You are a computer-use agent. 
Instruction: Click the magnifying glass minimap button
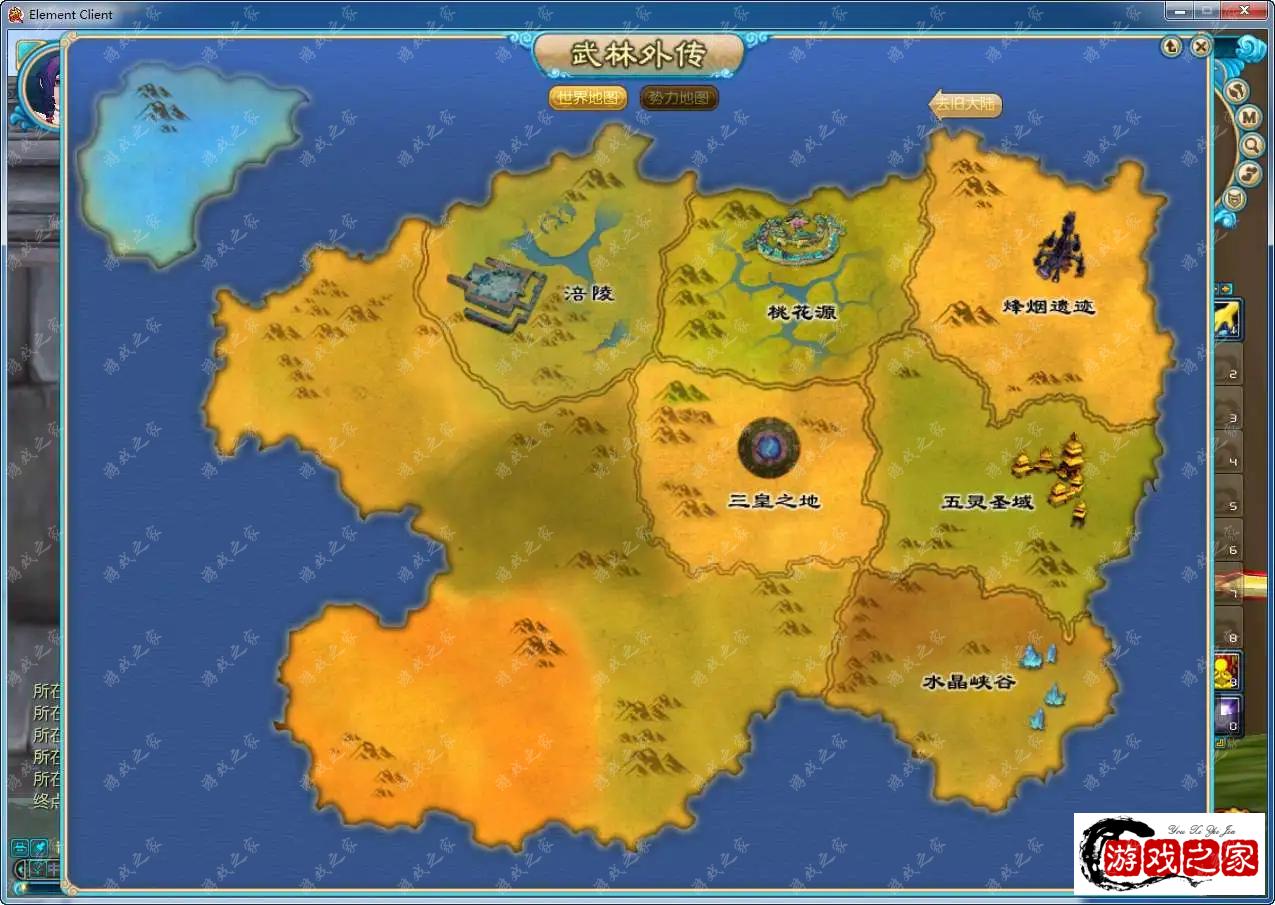(x=1251, y=146)
